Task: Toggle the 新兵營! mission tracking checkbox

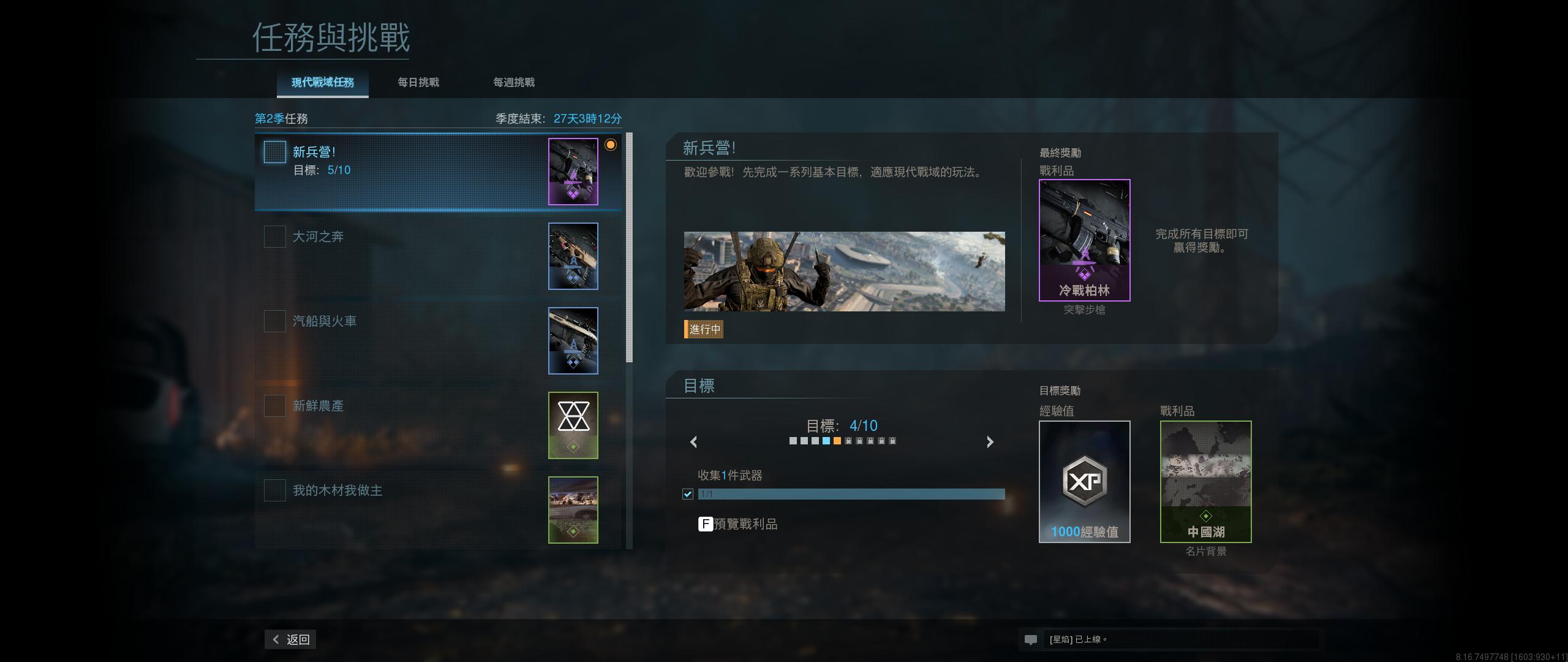Action: [275, 153]
